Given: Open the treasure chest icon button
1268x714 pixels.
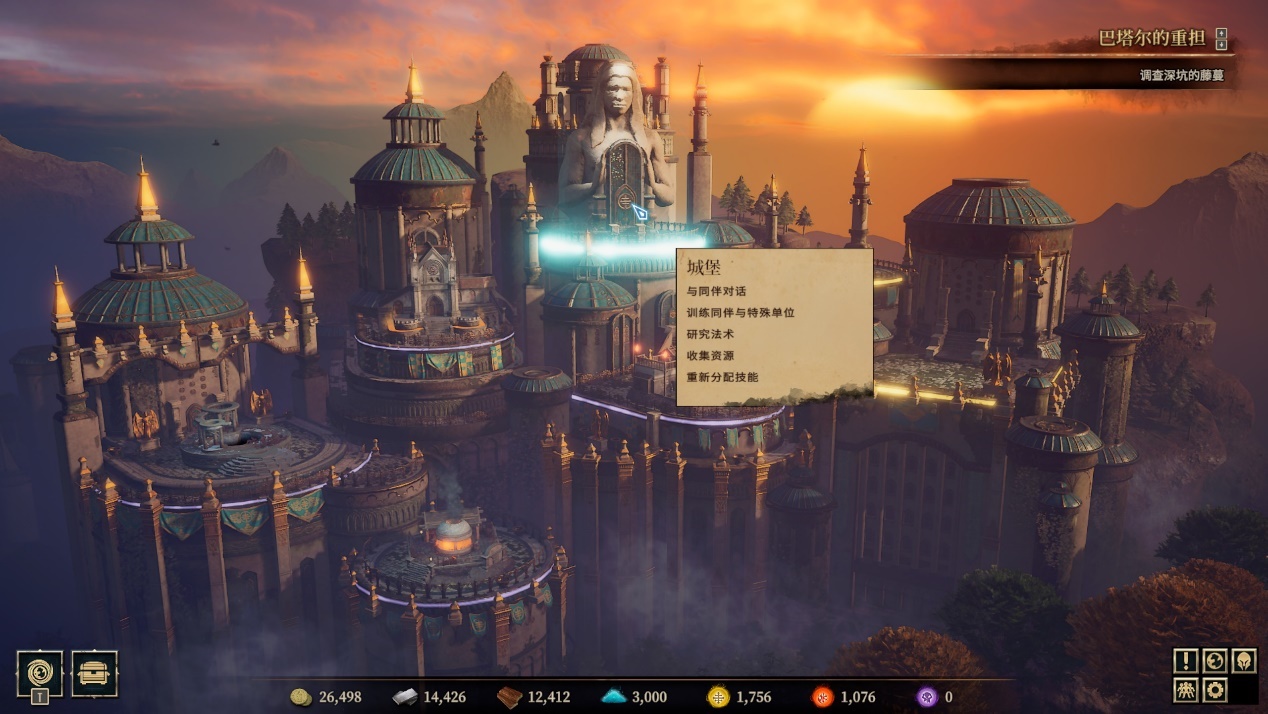Looking at the screenshot, I should tap(94, 673).
